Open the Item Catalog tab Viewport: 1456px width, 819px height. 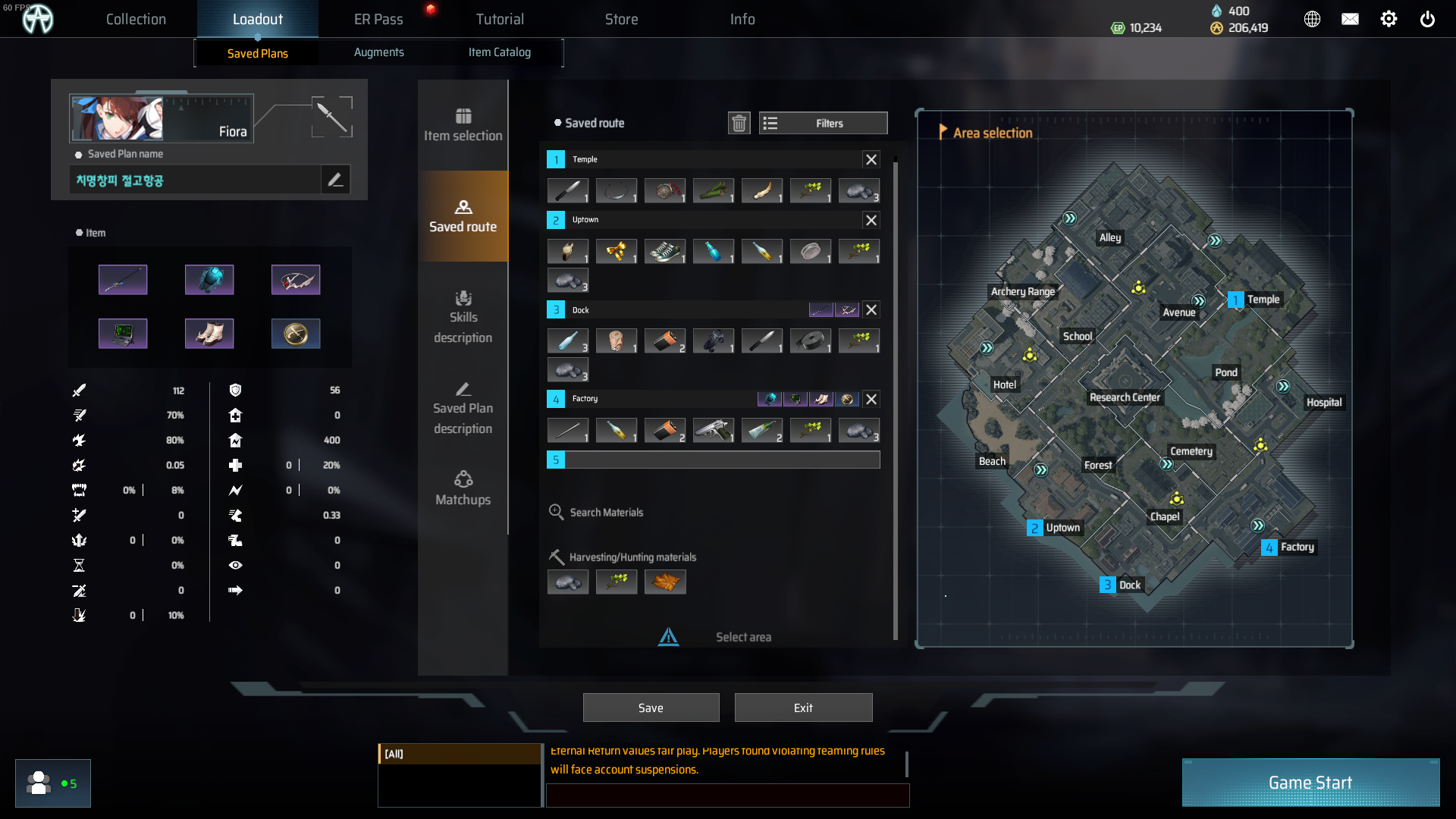[x=499, y=52]
